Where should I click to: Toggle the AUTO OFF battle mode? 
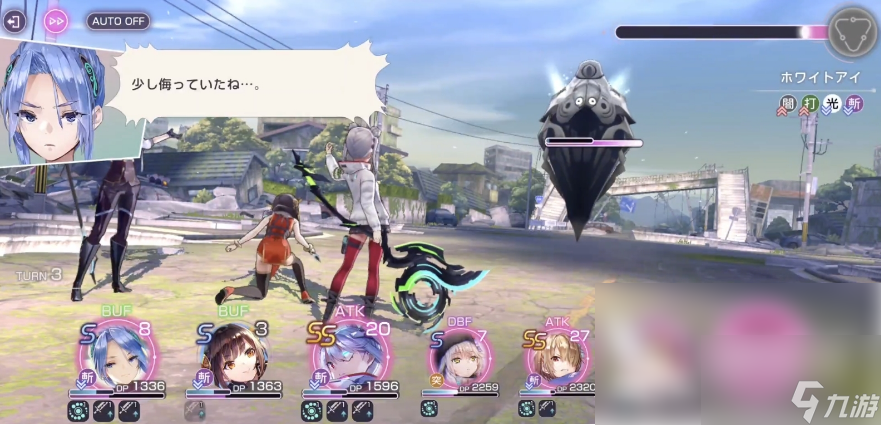[x=119, y=20]
